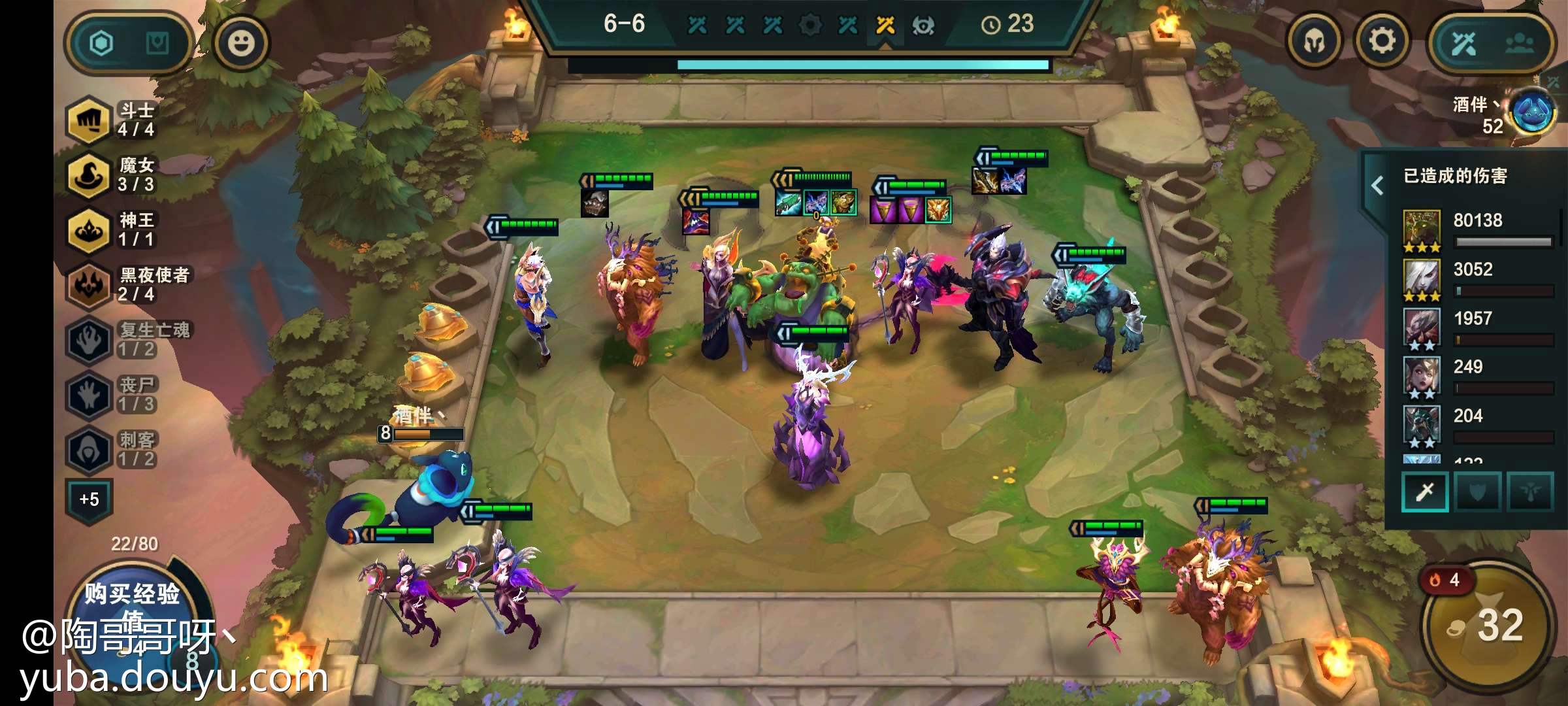The image size is (1568, 706).
Task: Select the 丧尸 1/3 trait
Action: tap(111, 395)
